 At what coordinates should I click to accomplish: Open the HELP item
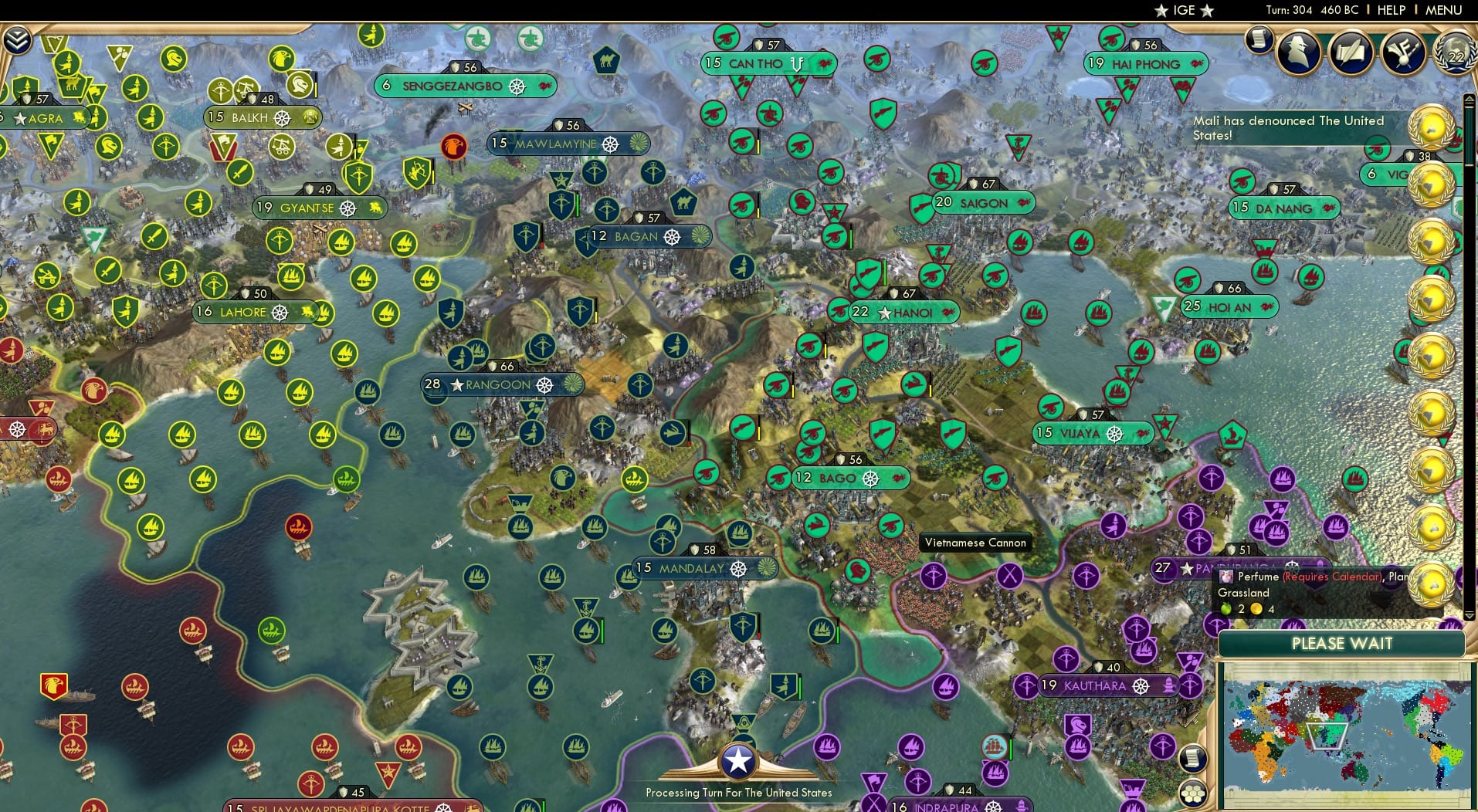(x=1391, y=10)
